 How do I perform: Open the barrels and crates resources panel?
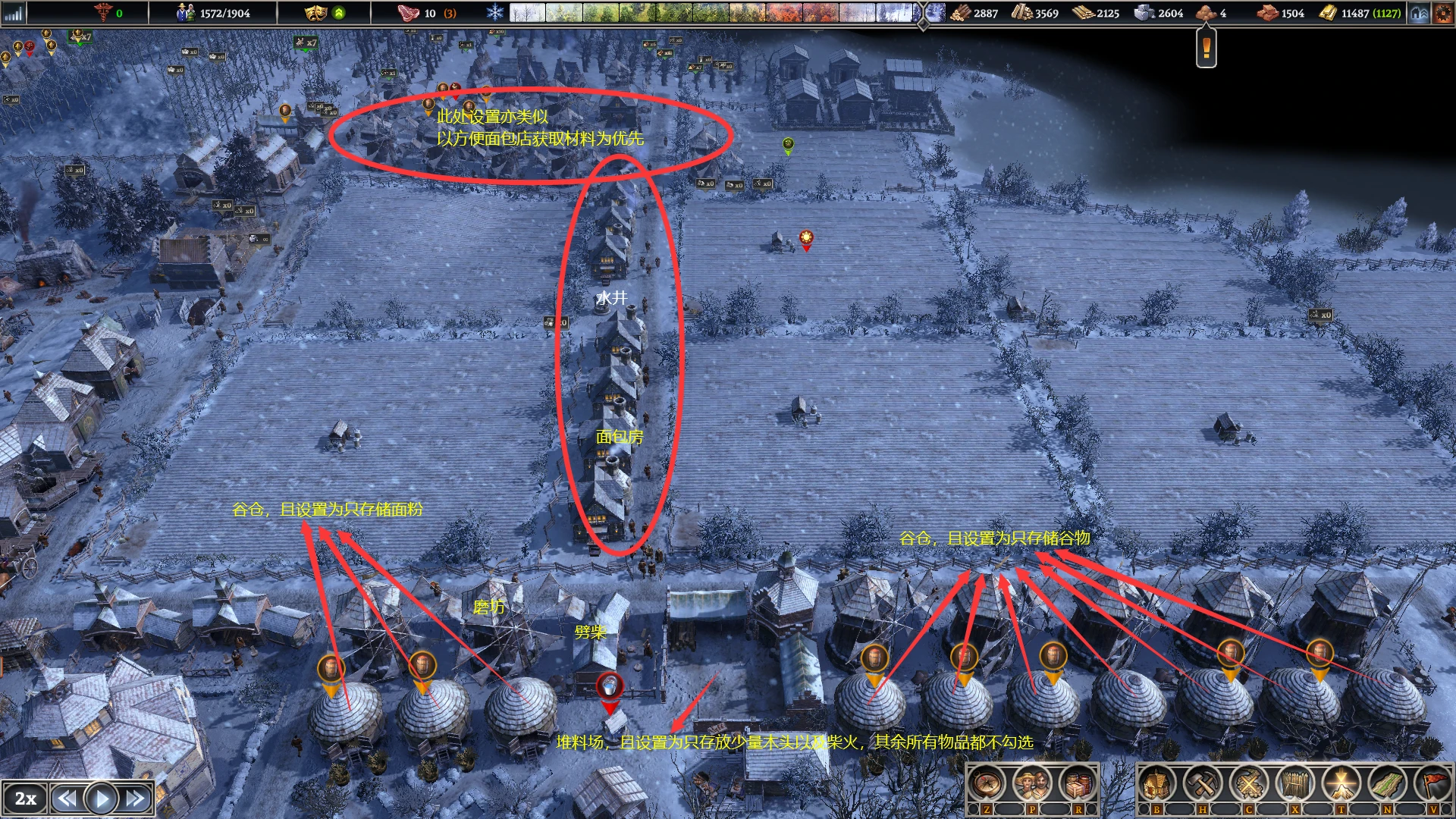point(1078,784)
